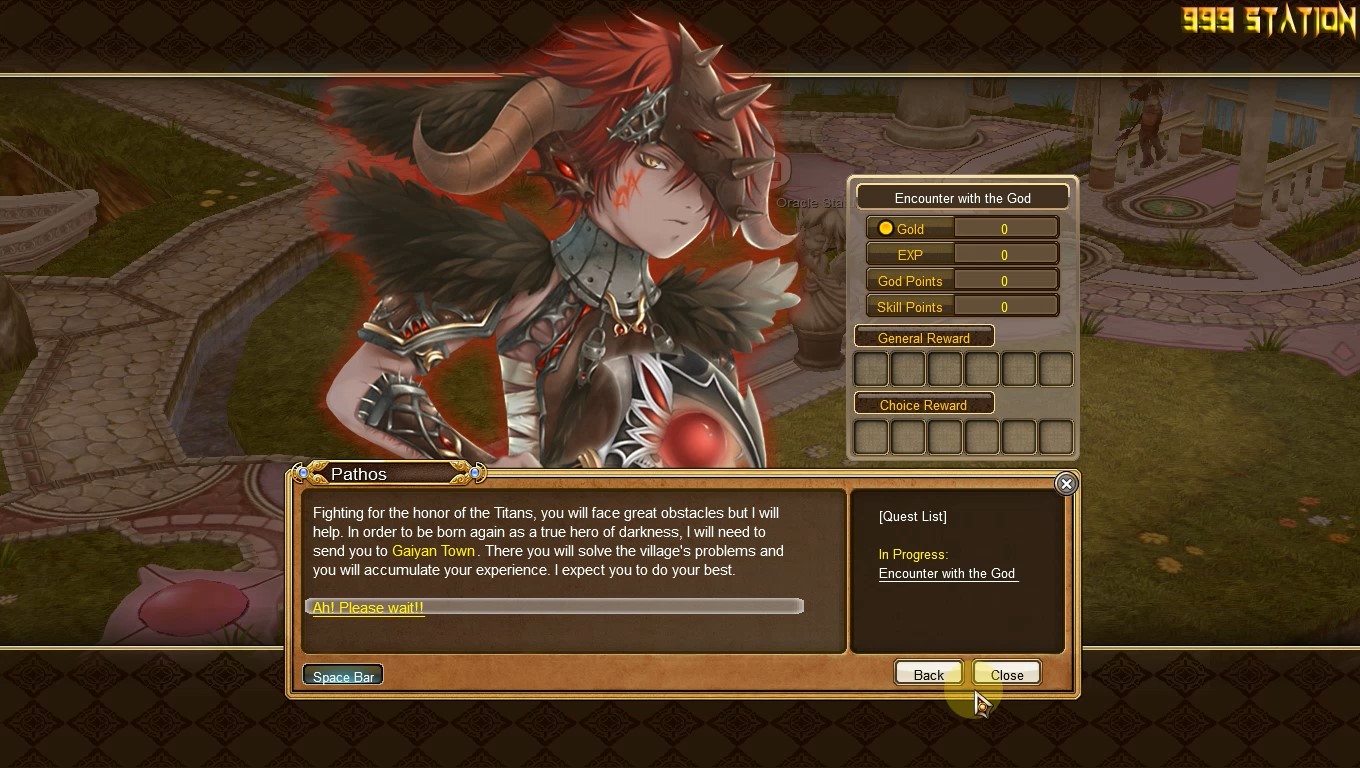Close the dialogue with Close button
Viewport: 1360px width, 768px height.
pyautogui.click(x=1006, y=675)
